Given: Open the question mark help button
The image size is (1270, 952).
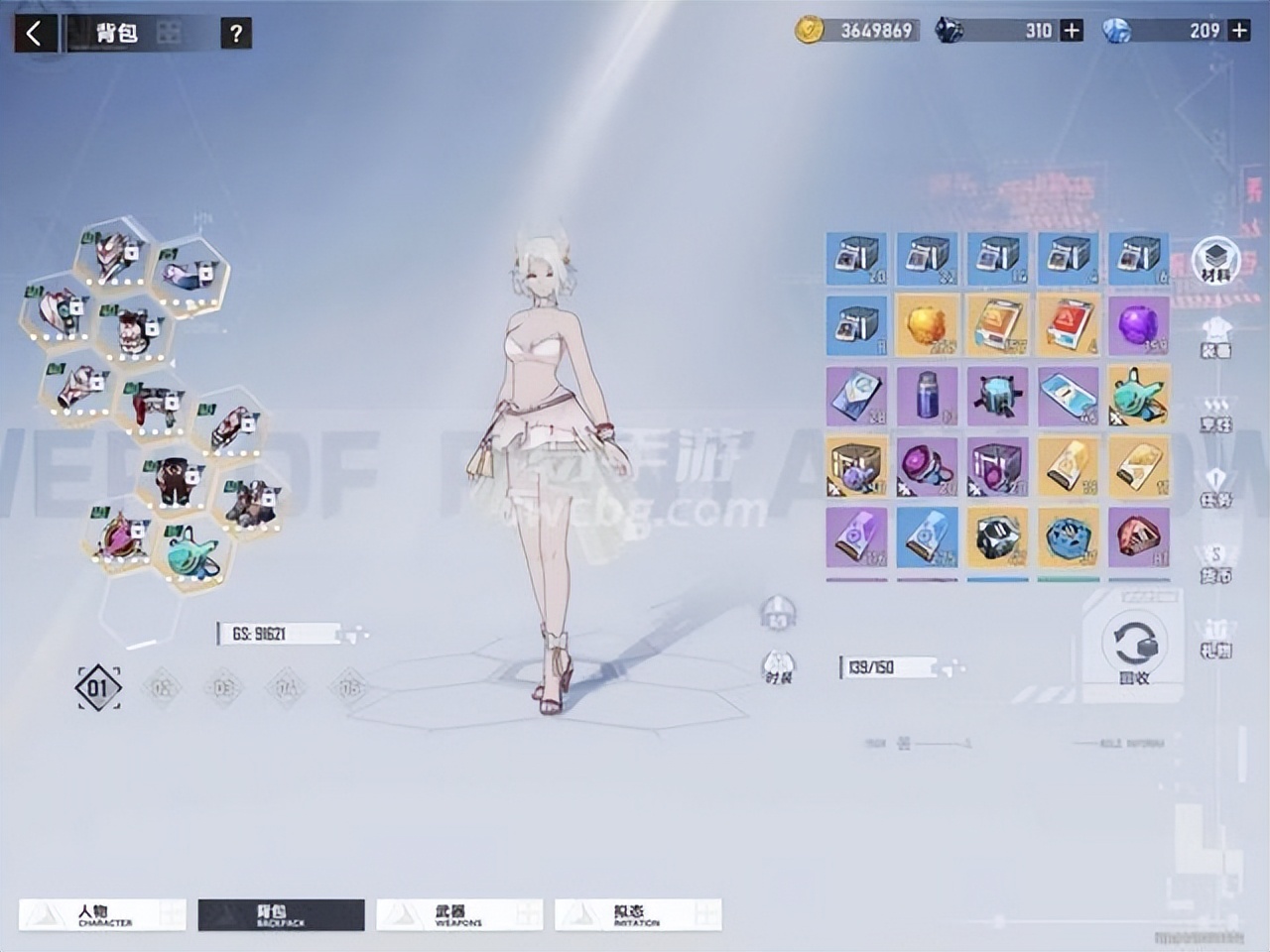Looking at the screenshot, I should point(235,34).
